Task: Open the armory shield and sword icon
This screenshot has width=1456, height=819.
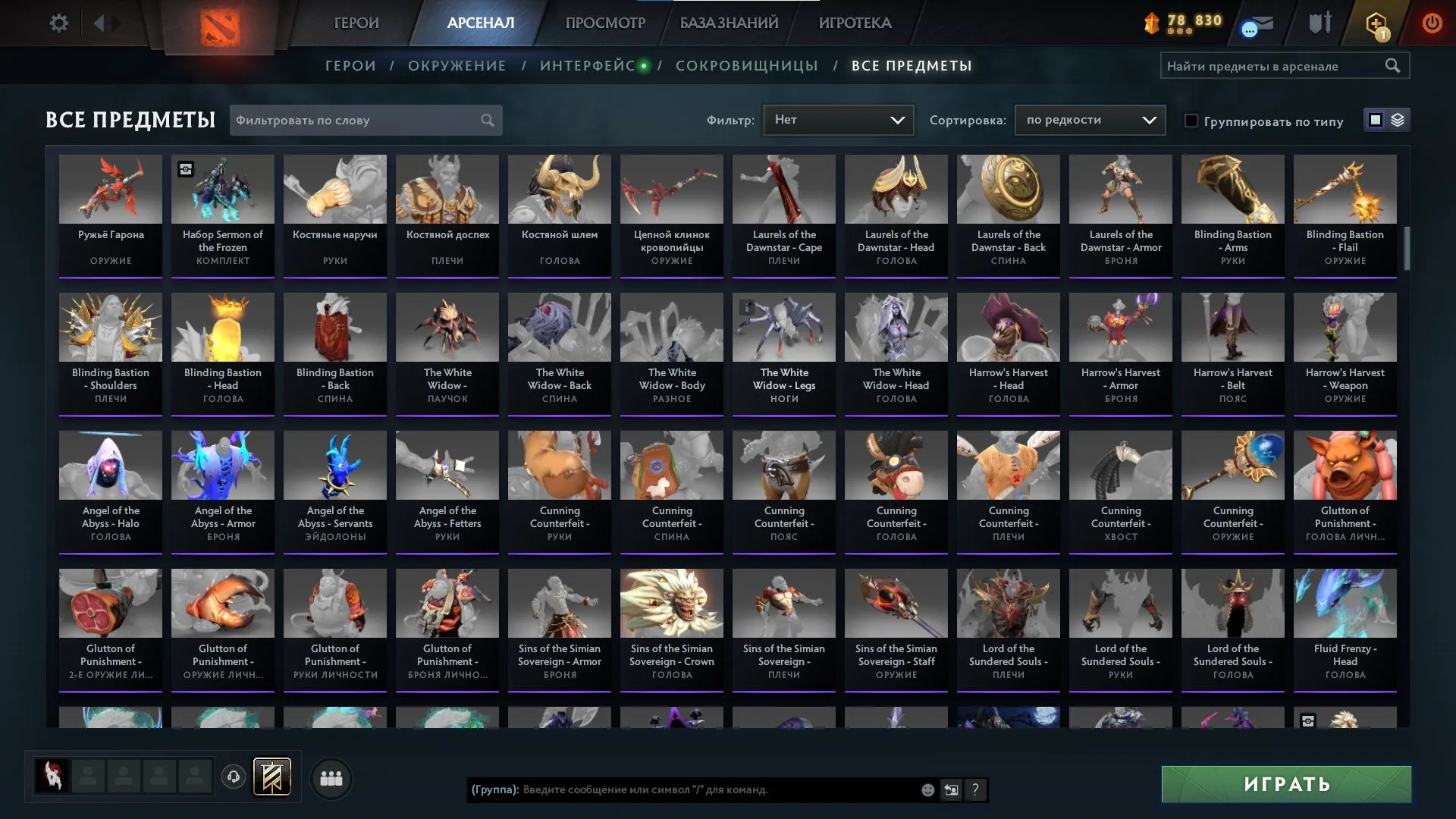Action: [1318, 23]
